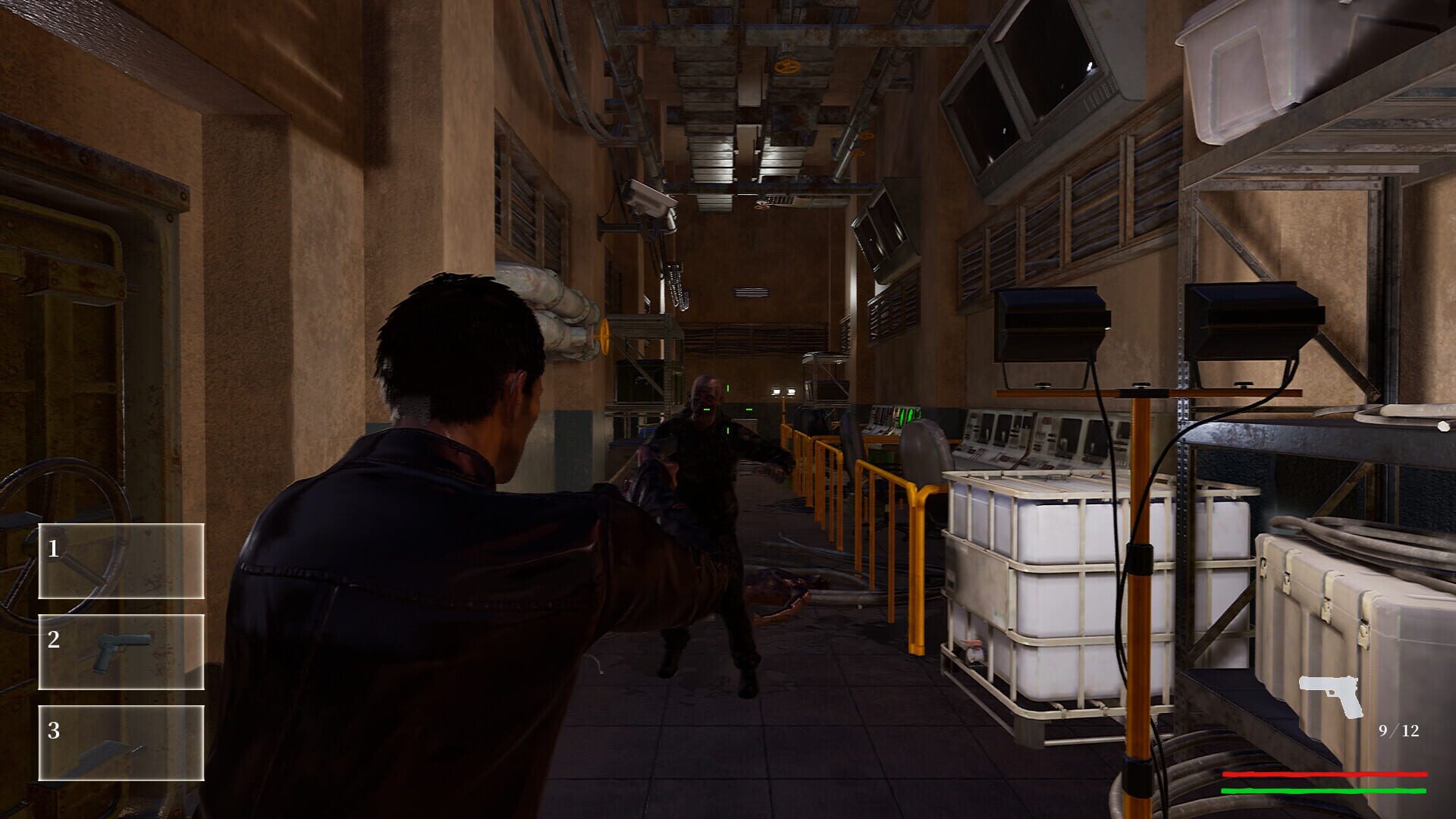Screen dimensions: 1456x819
Task: Click the 9/12 ammo counter
Action: click(1398, 731)
